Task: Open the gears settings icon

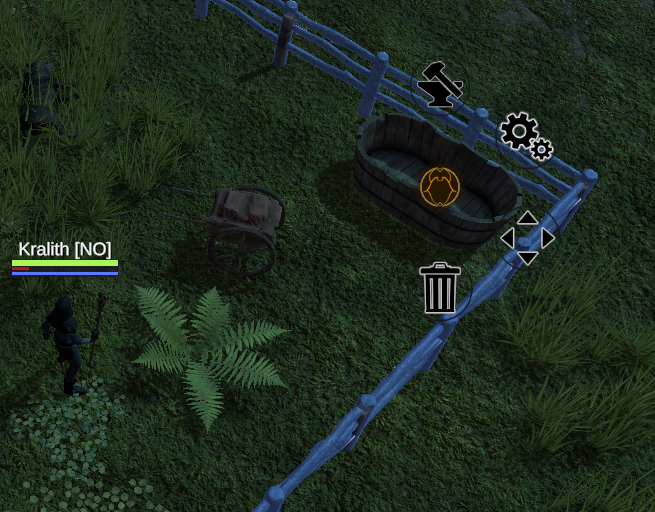Action: click(x=526, y=136)
